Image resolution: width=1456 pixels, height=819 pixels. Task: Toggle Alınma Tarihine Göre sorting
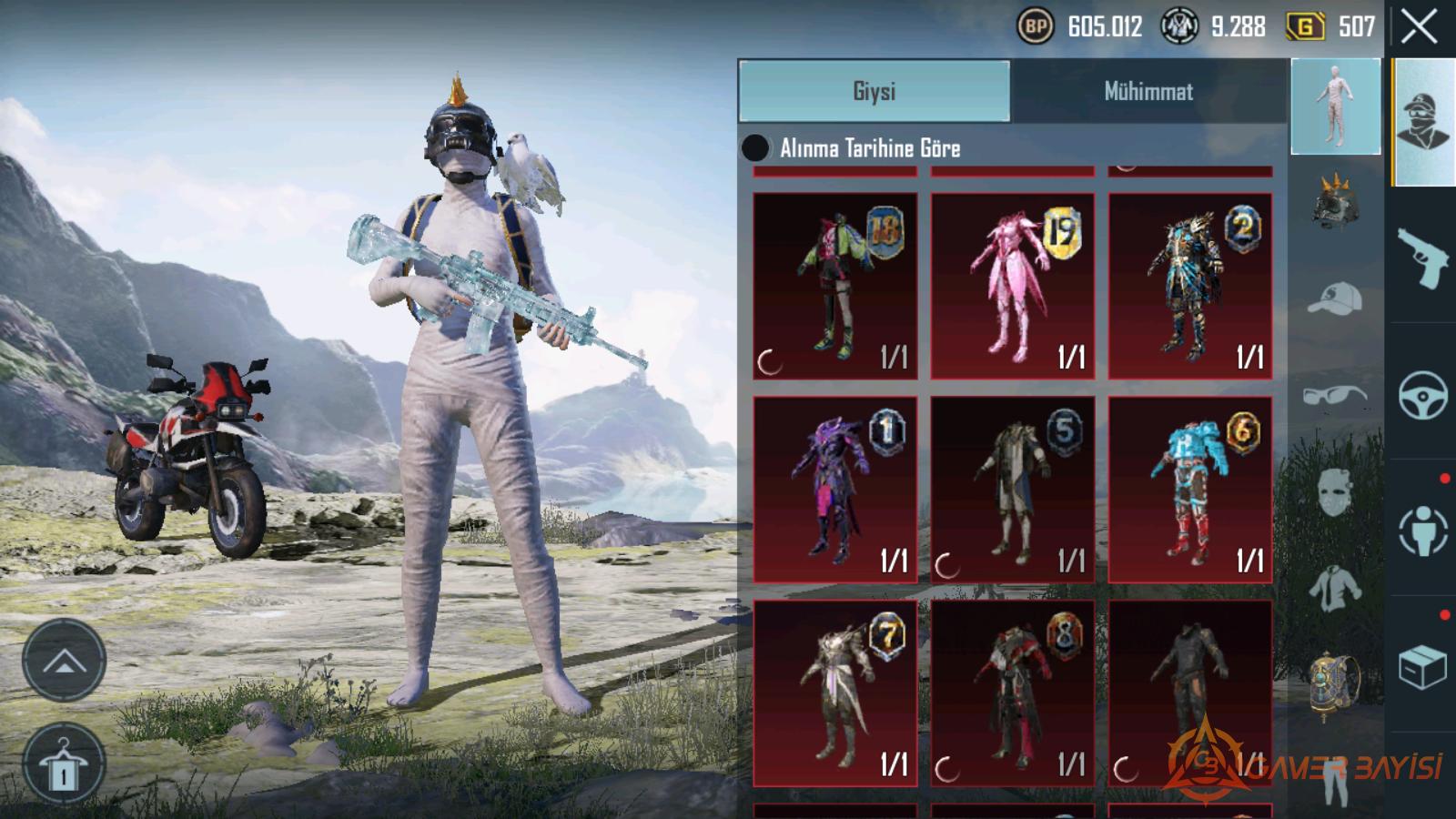pos(755,148)
